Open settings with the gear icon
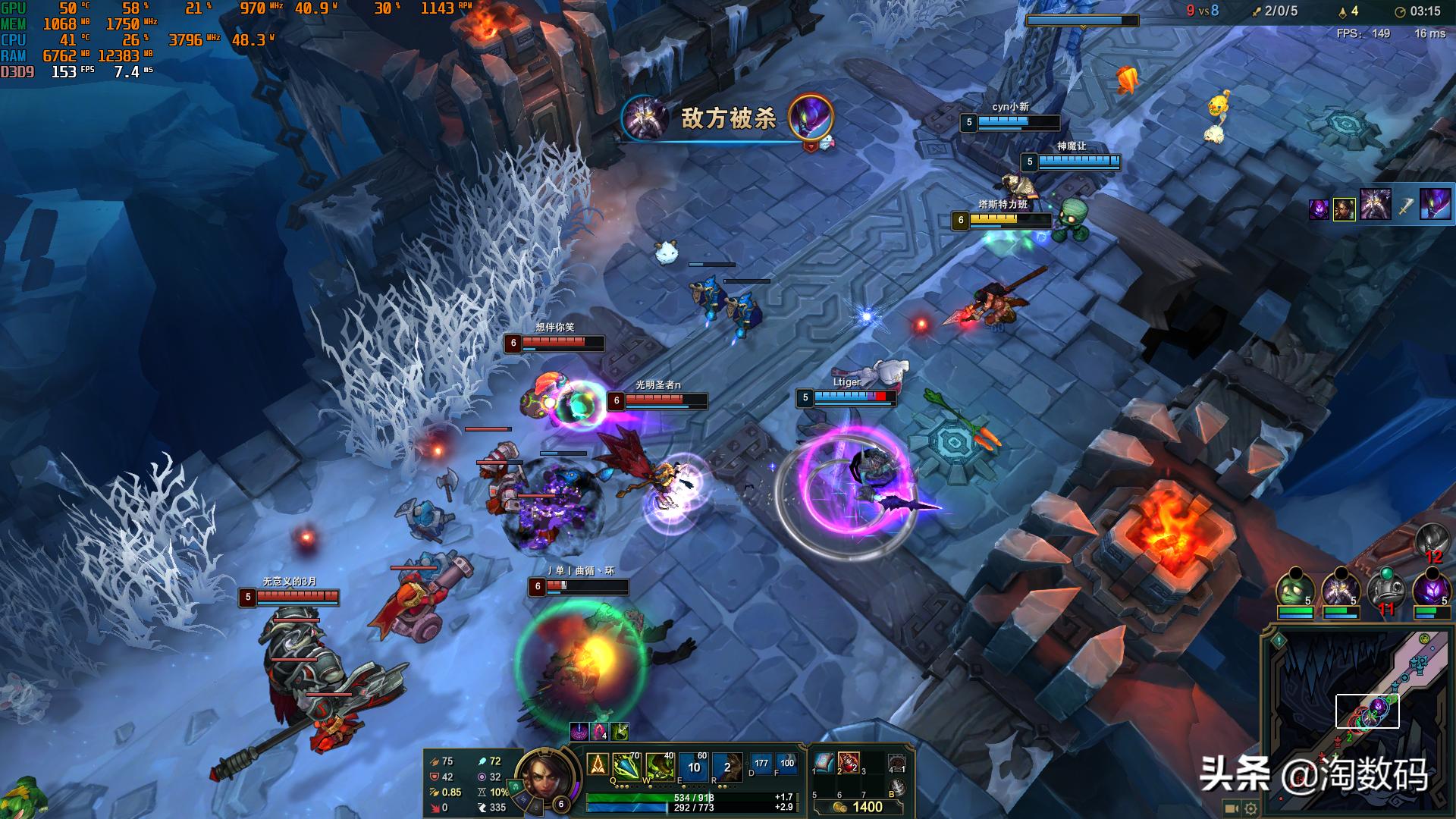 coord(1250,808)
